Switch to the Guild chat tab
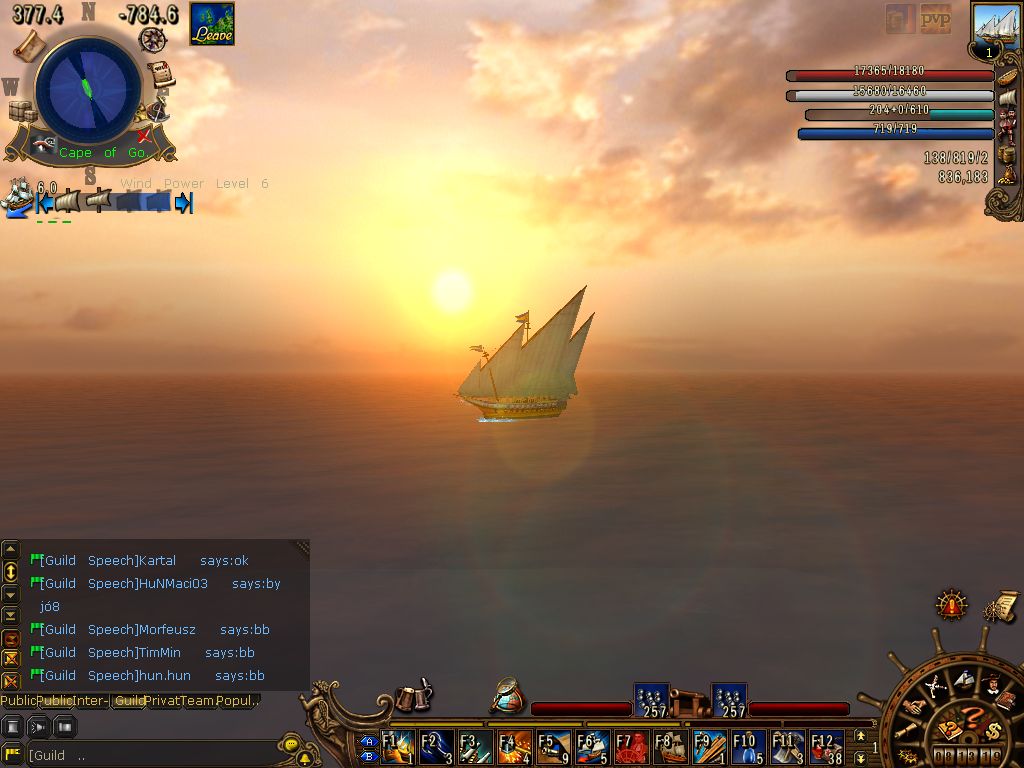Image resolution: width=1024 pixels, height=768 pixels. 128,701
